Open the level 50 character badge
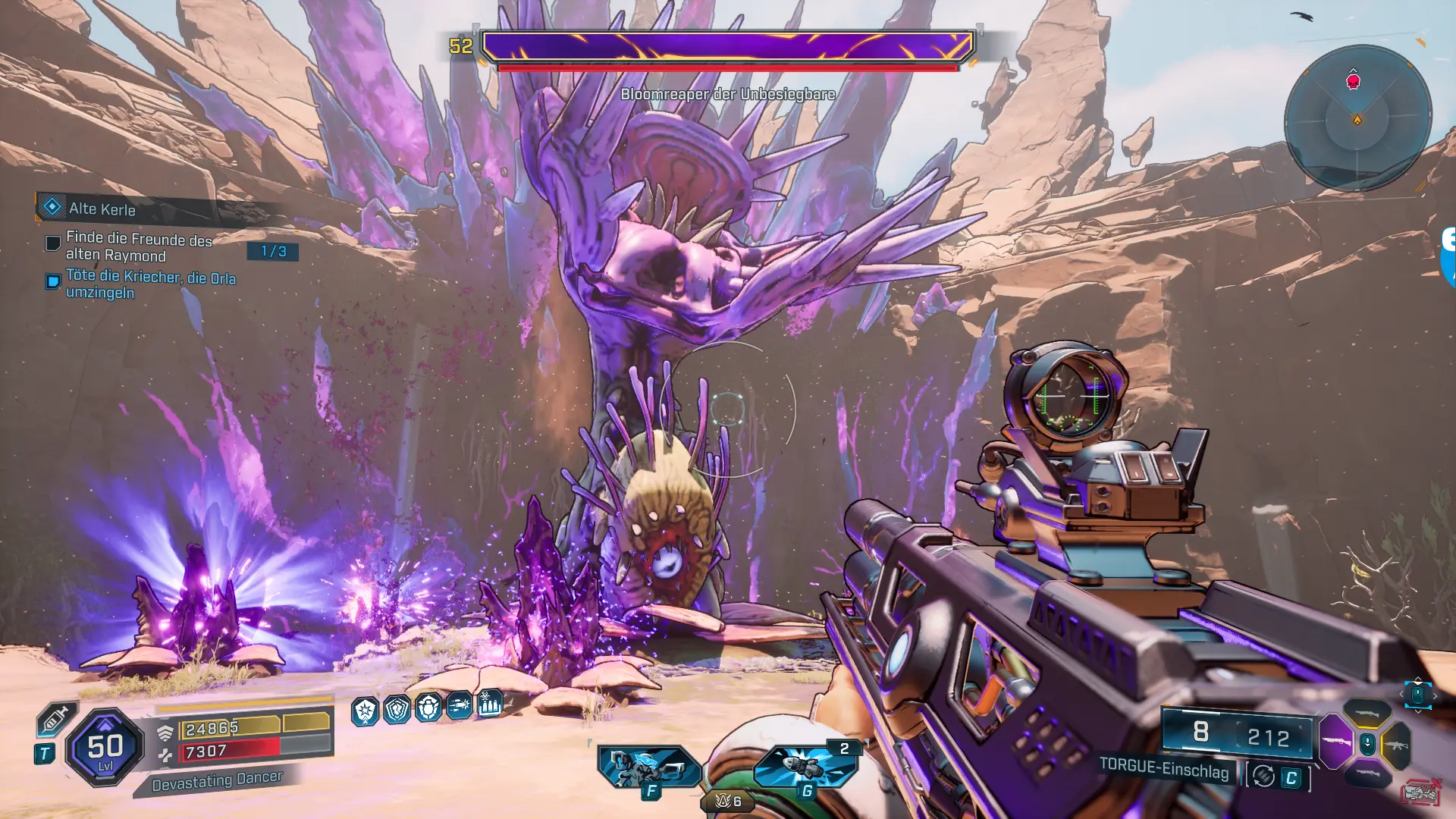 105,748
